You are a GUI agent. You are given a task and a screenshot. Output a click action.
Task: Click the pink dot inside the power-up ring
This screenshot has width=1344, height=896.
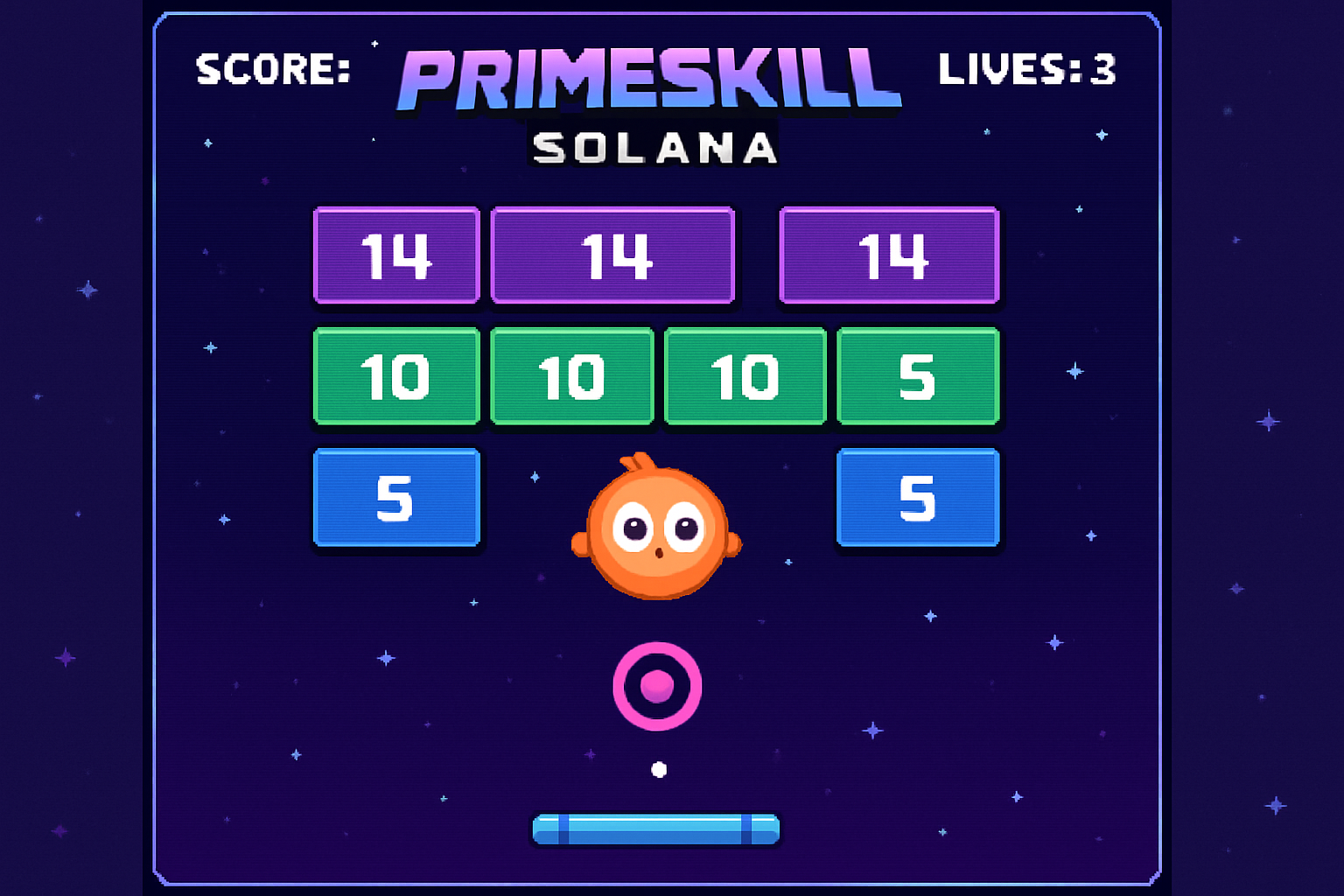click(657, 687)
